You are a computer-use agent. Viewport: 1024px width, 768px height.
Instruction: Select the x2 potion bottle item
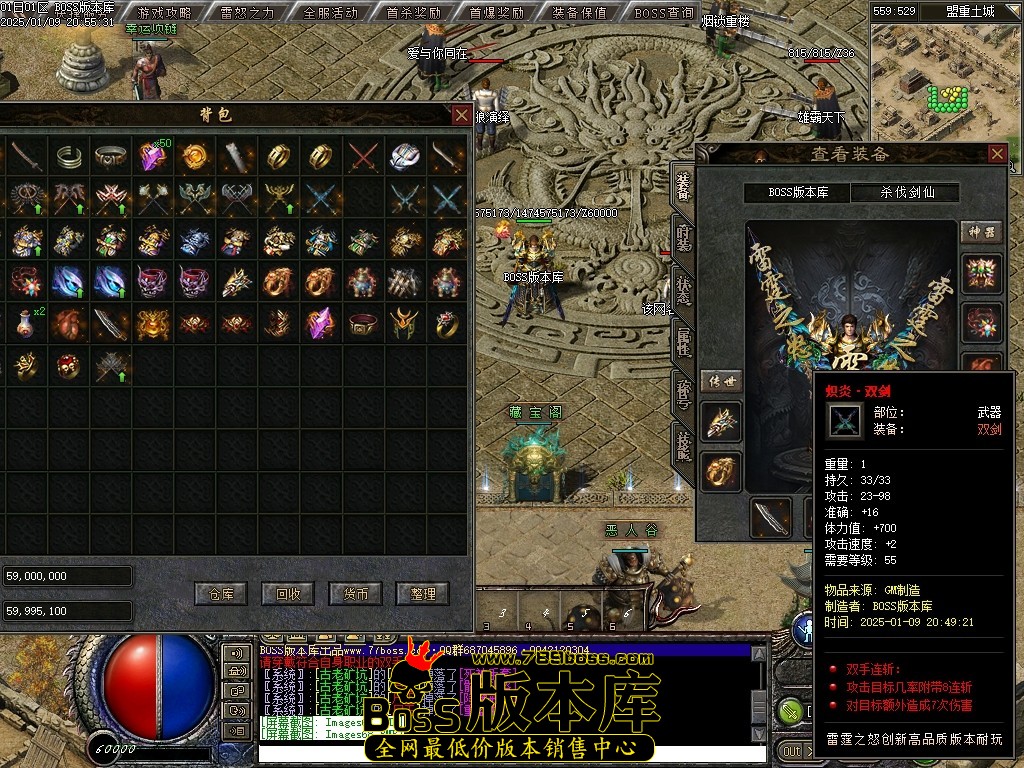coord(26,323)
